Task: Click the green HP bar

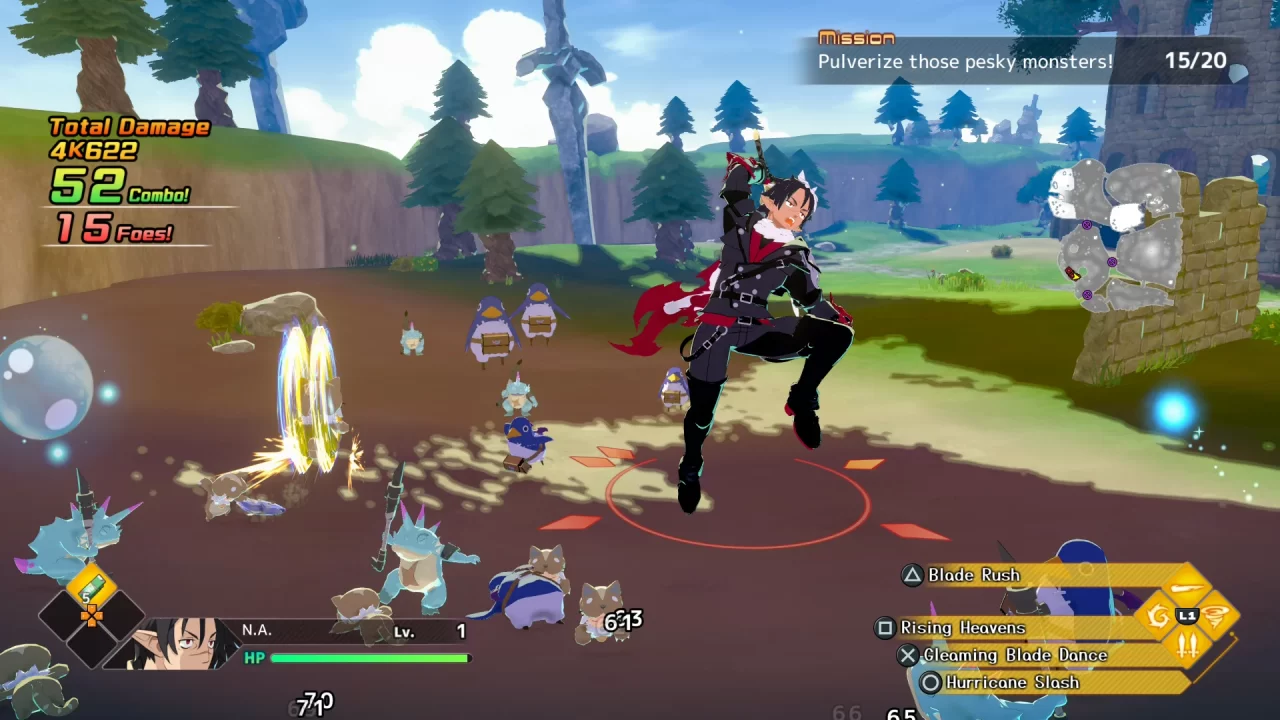Action: 370,658
